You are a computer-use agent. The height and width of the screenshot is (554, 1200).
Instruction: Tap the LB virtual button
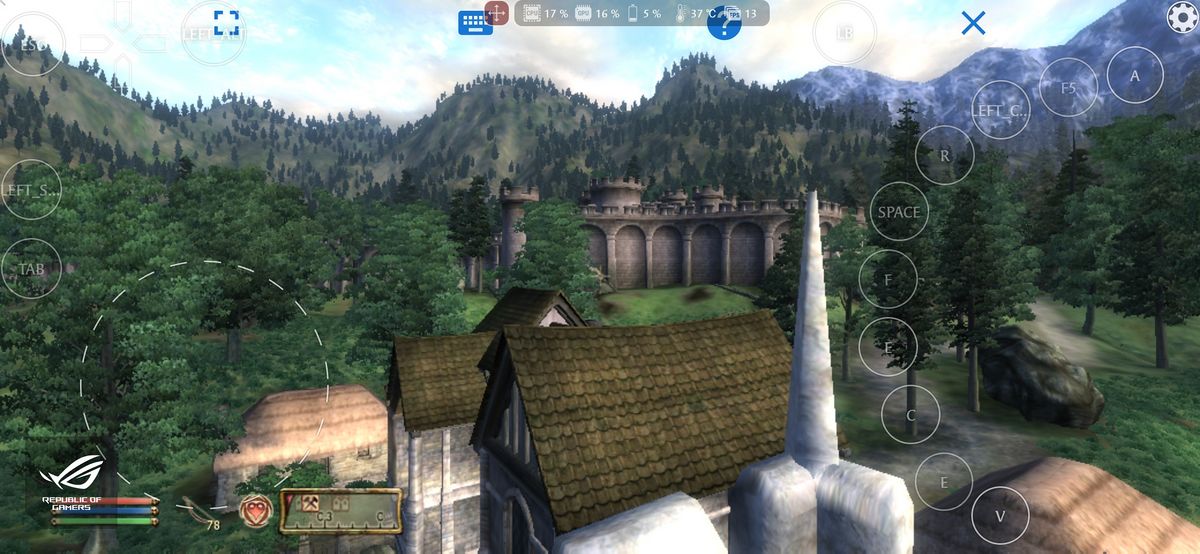(845, 33)
